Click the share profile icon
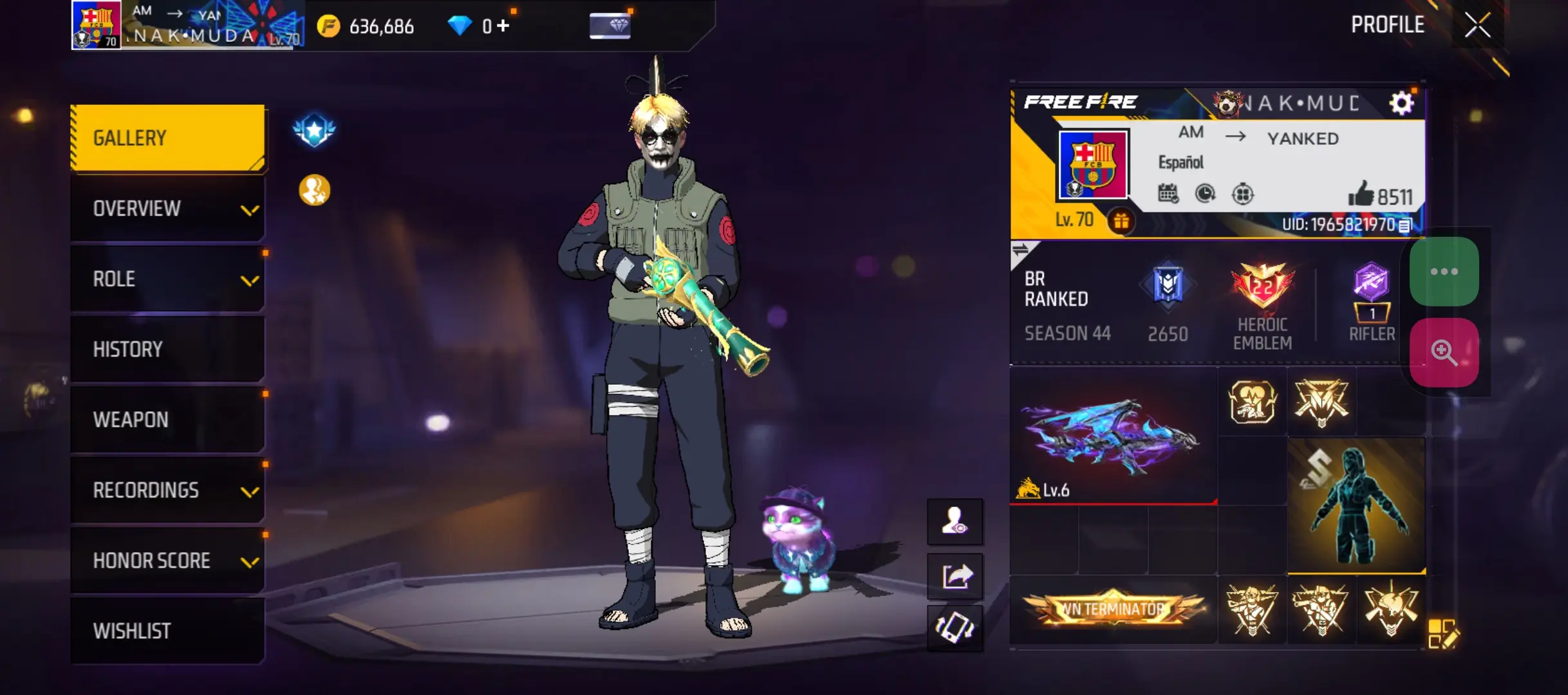 point(955,575)
